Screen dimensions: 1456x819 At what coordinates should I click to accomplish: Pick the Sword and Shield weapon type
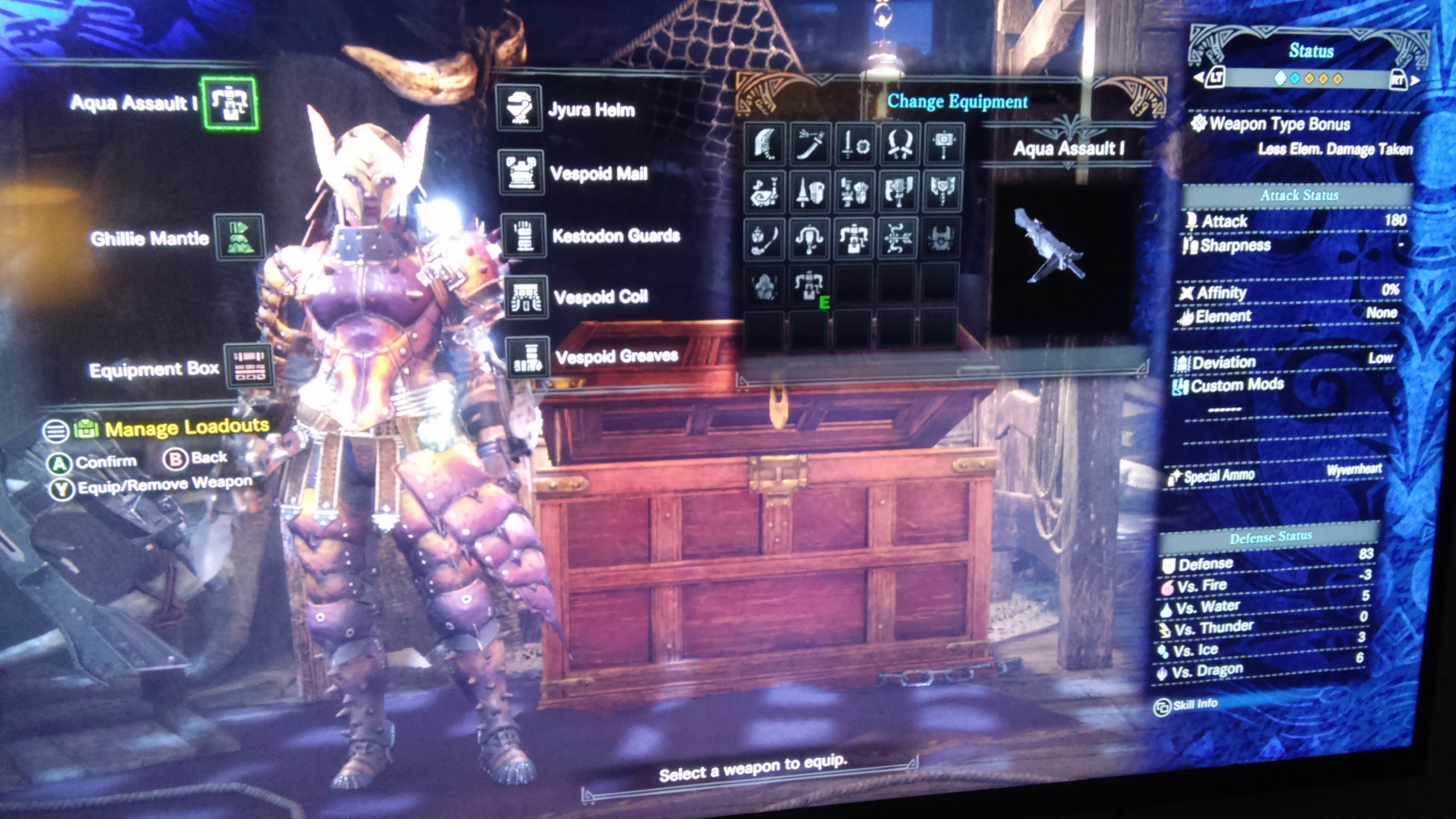(855, 144)
